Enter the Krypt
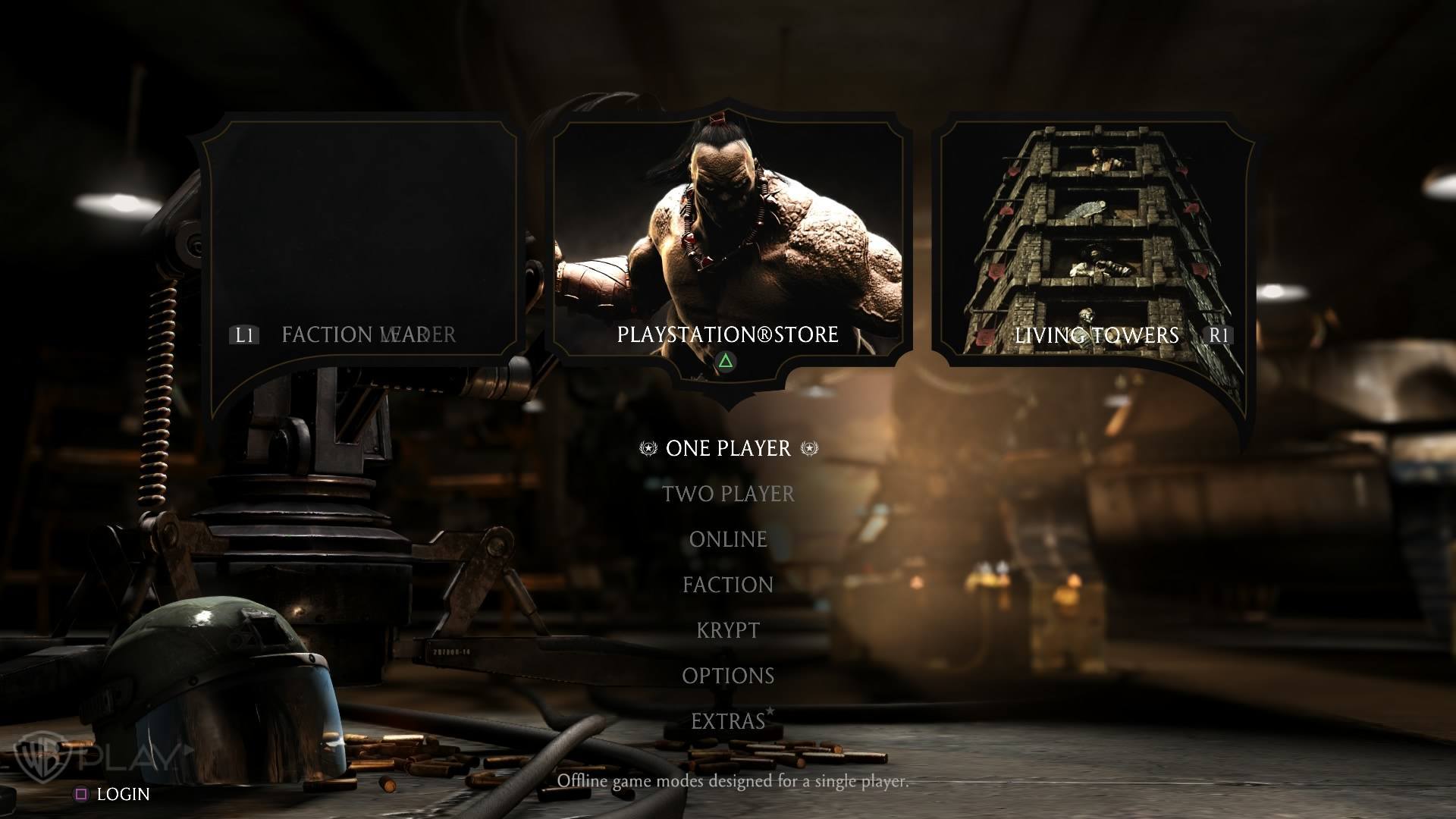This screenshot has height=819, width=1456. click(x=728, y=630)
